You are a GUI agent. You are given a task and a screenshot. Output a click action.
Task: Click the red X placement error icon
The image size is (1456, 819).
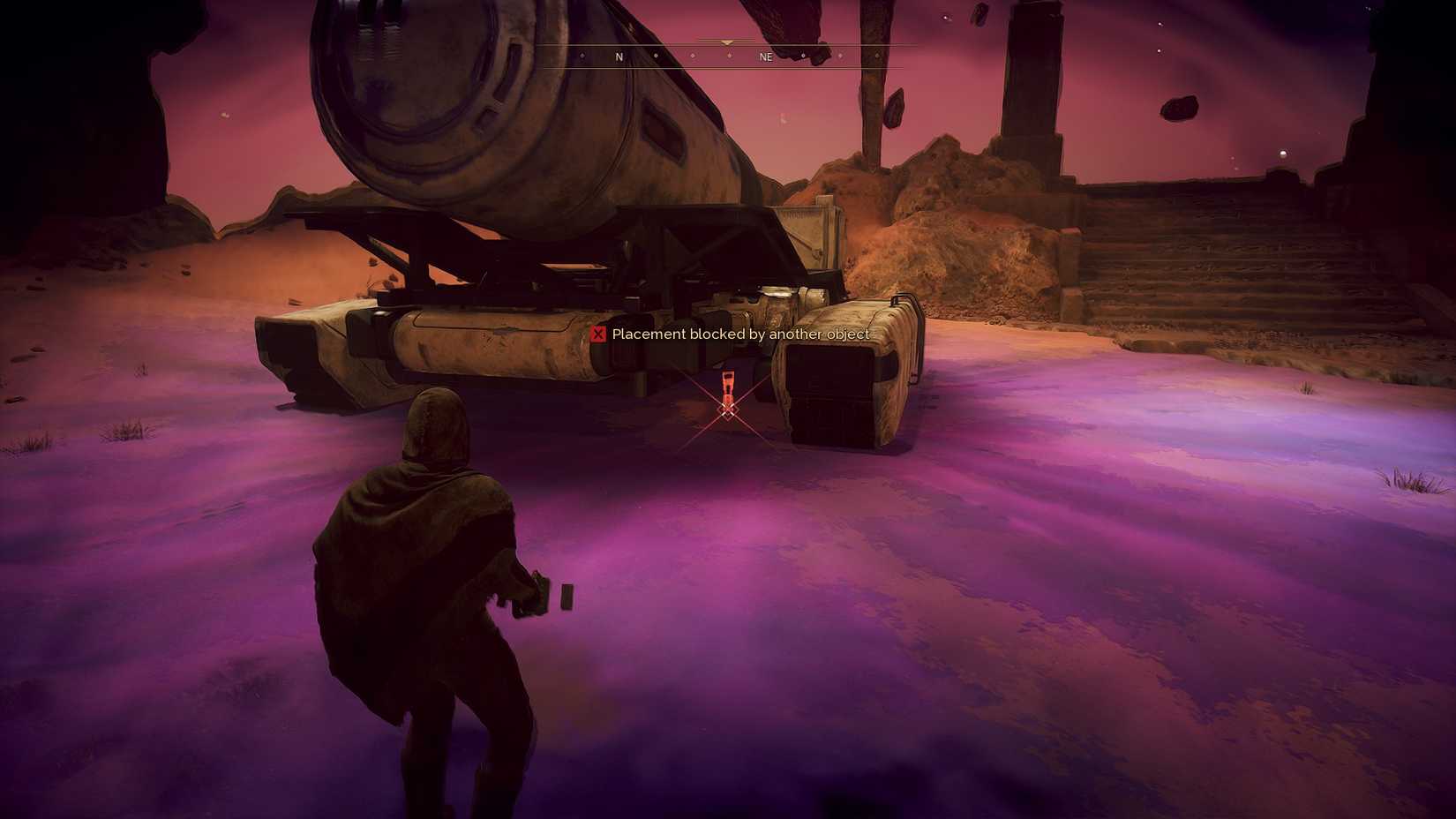click(599, 334)
